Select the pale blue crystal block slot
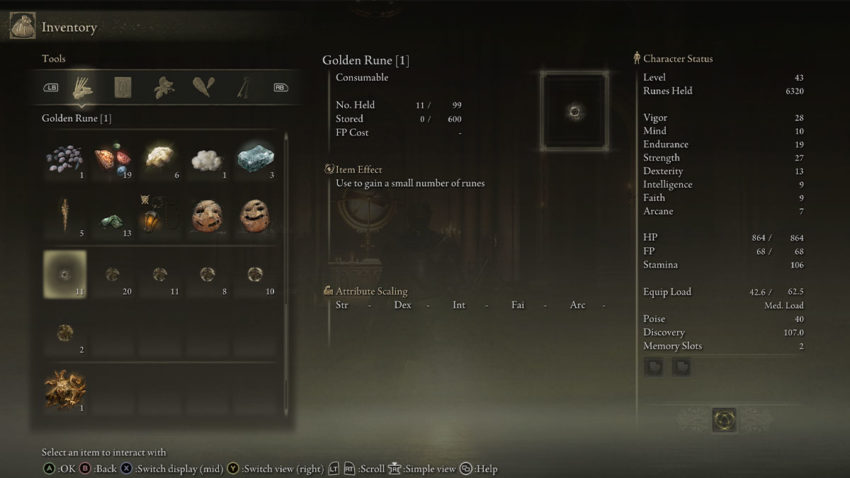850x478 pixels. tap(255, 159)
